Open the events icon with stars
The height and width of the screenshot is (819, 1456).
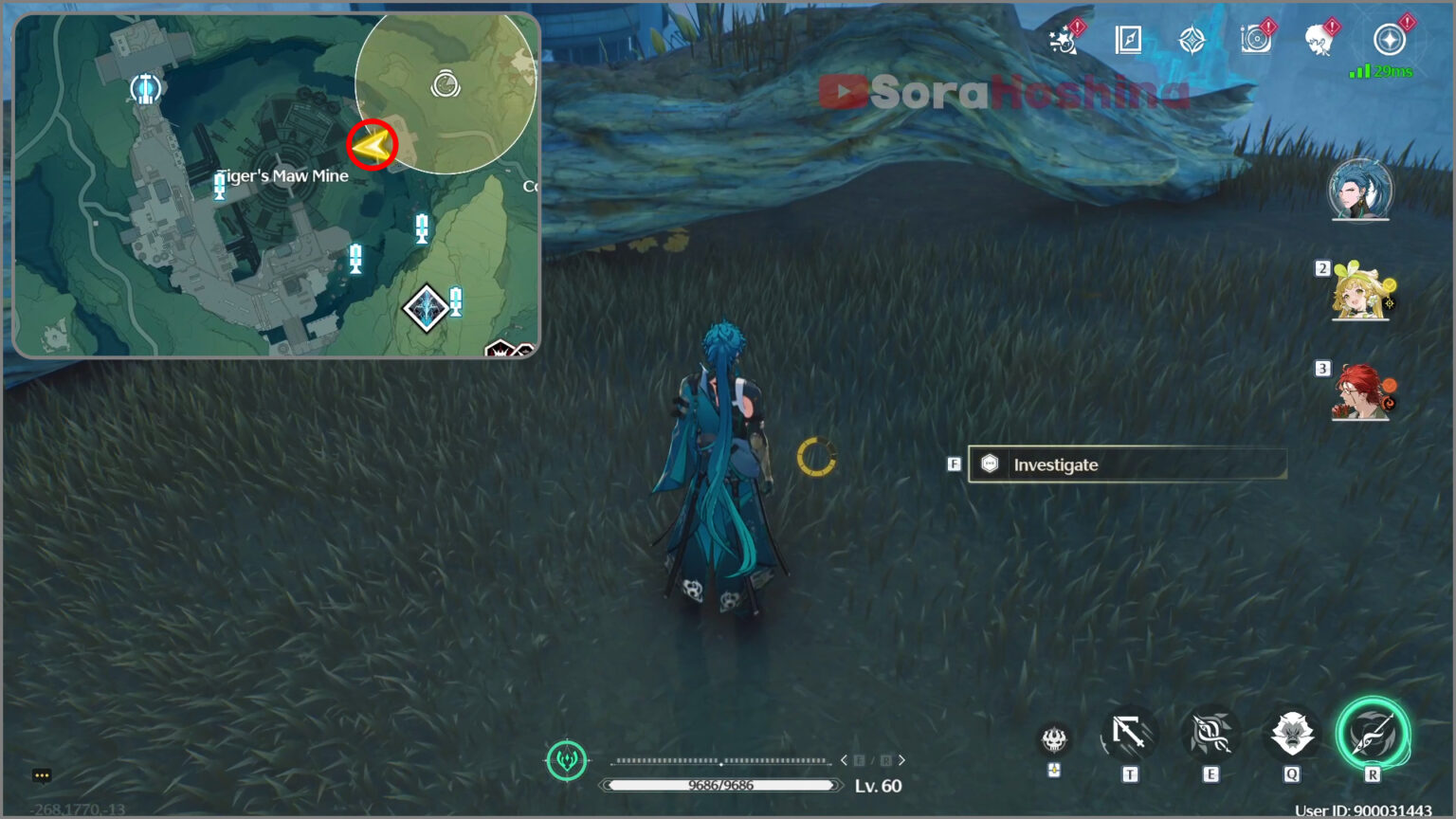coord(1065,40)
